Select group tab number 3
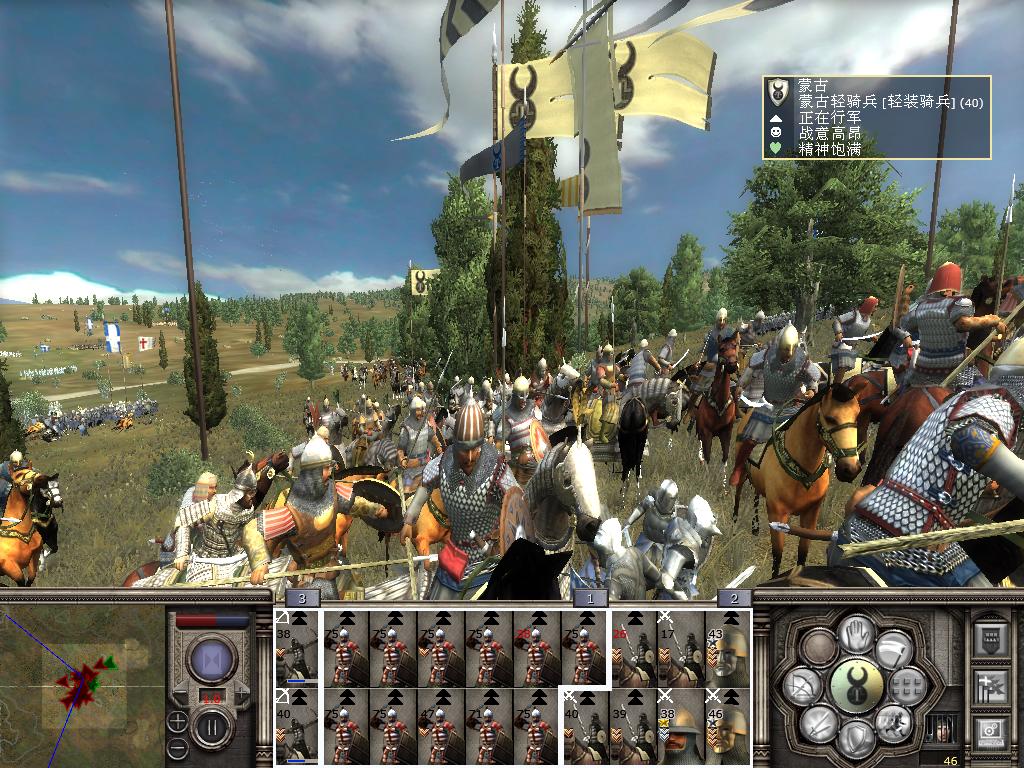 point(303,598)
